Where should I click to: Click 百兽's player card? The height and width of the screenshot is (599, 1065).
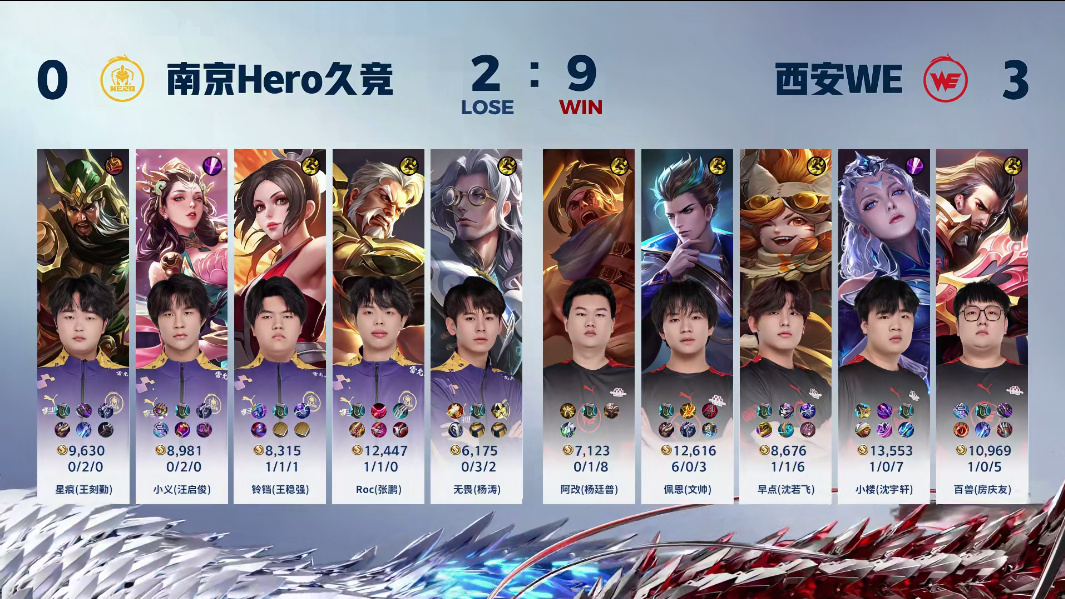tap(981, 326)
